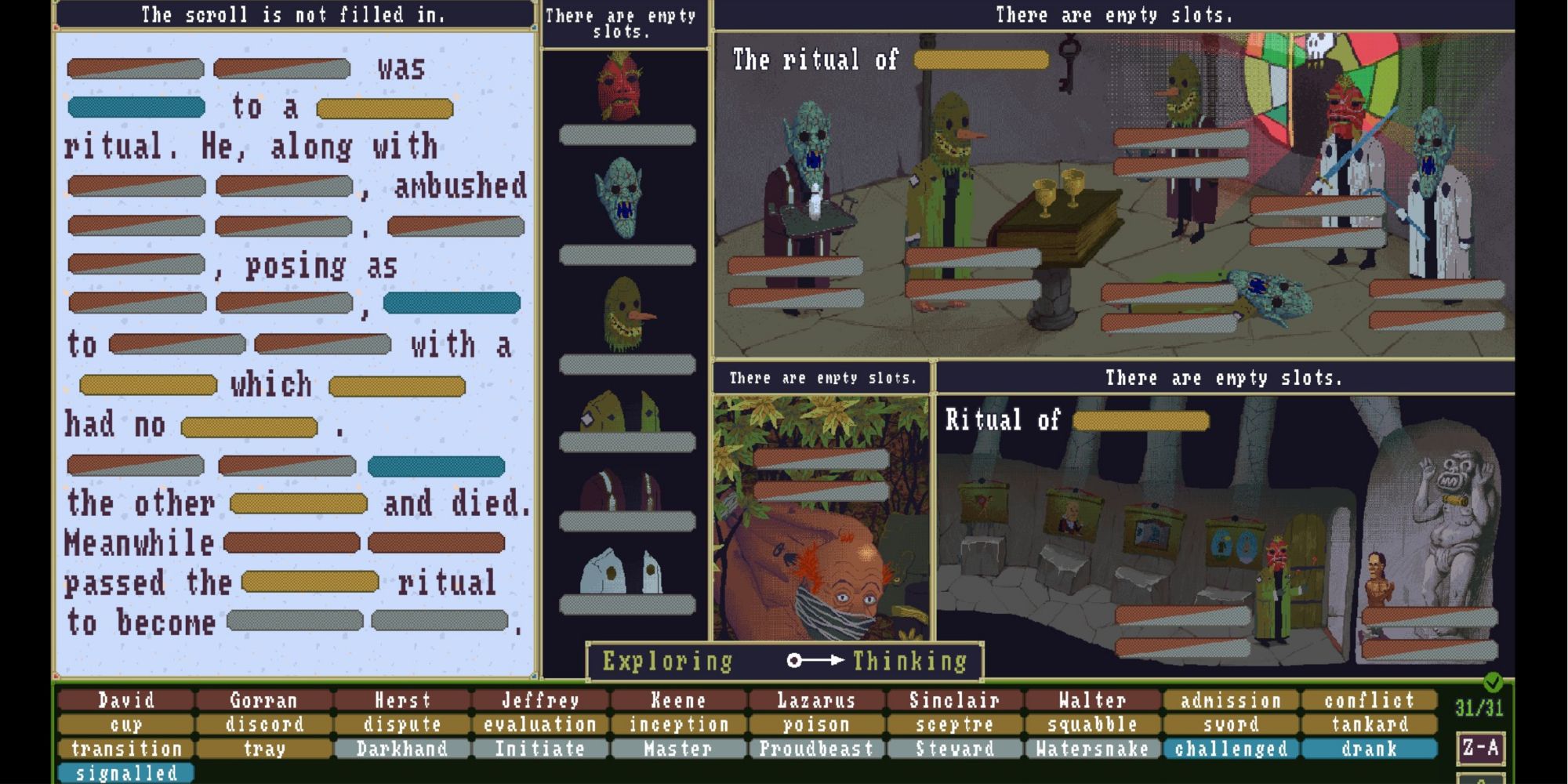
Task: Click the word tile 'Watersnake'
Action: 1092,750
